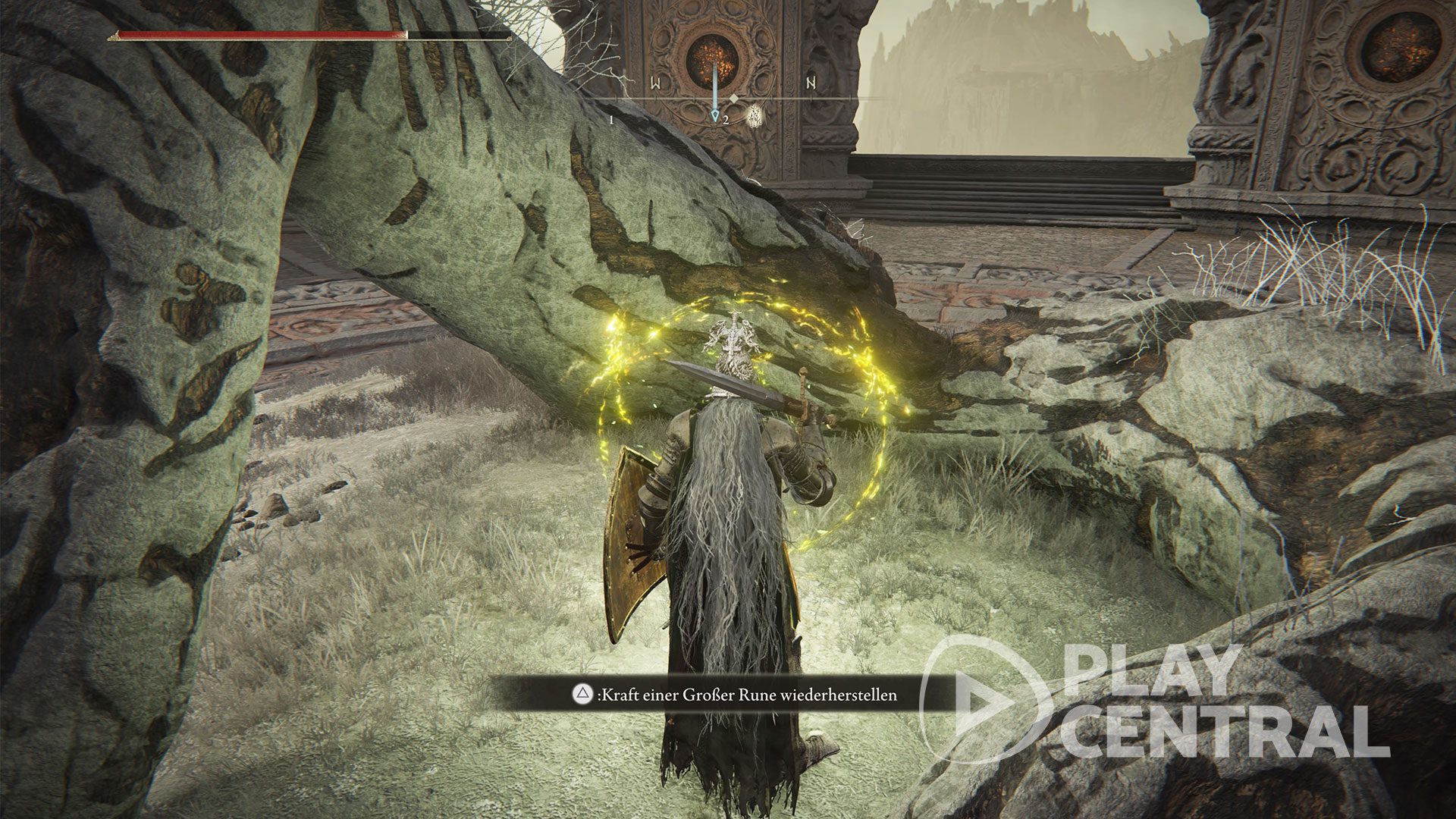Viewport: 1456px width, 819px height.
Task: Select the N direction letter on the compass
Action: (811, 83)
